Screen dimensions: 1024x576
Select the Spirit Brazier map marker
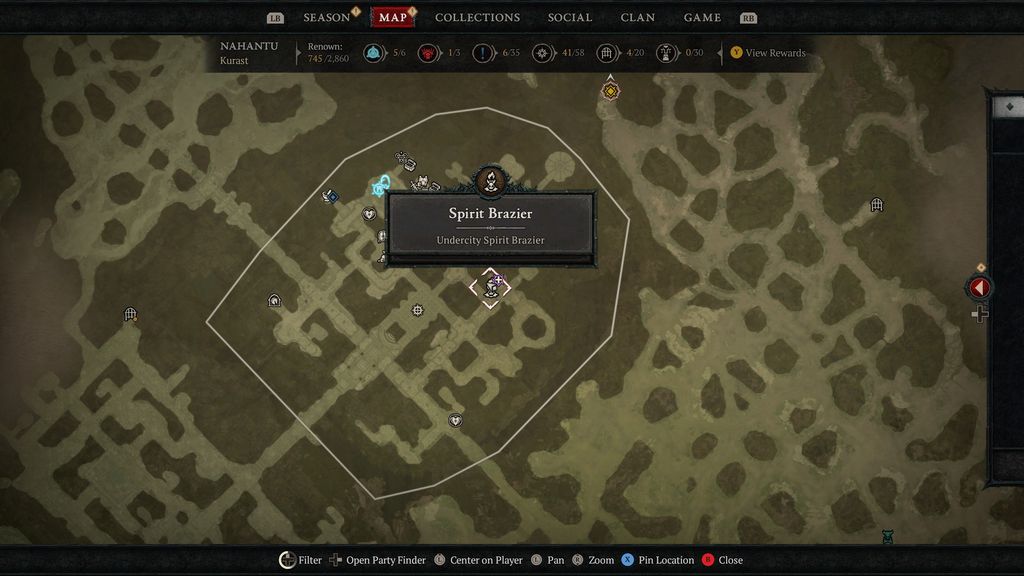[x=490, y=288]
